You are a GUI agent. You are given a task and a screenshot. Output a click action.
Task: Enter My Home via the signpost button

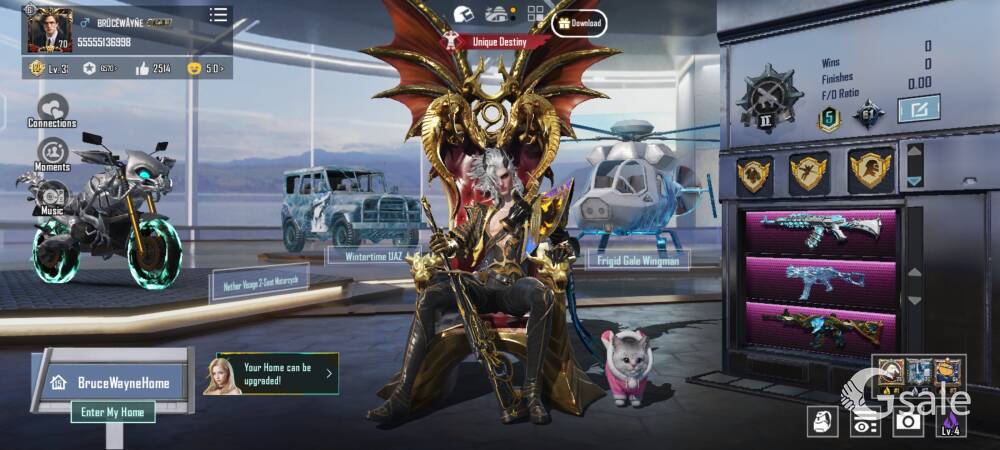112,412
